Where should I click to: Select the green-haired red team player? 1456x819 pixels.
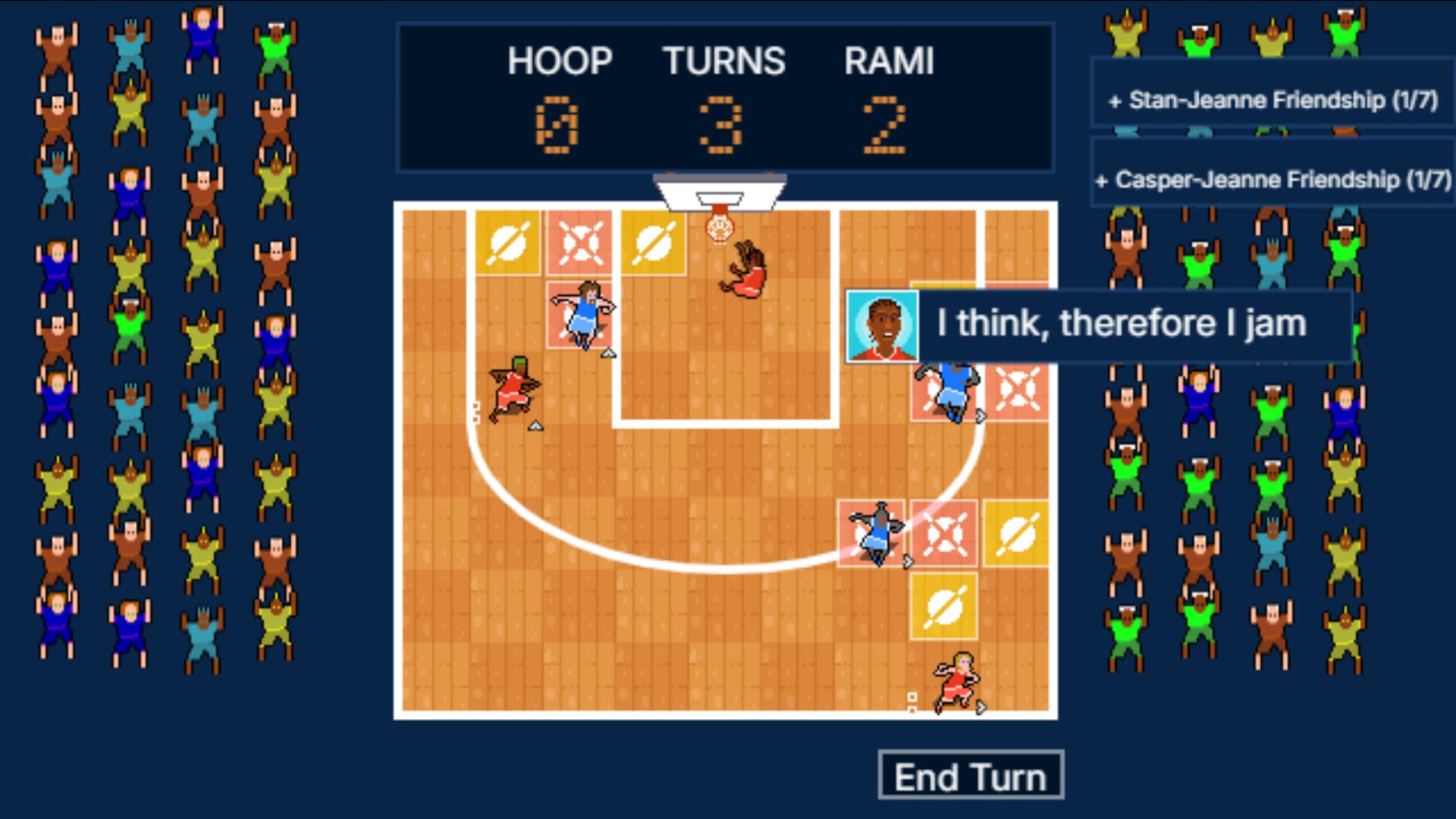click(515, 388)
